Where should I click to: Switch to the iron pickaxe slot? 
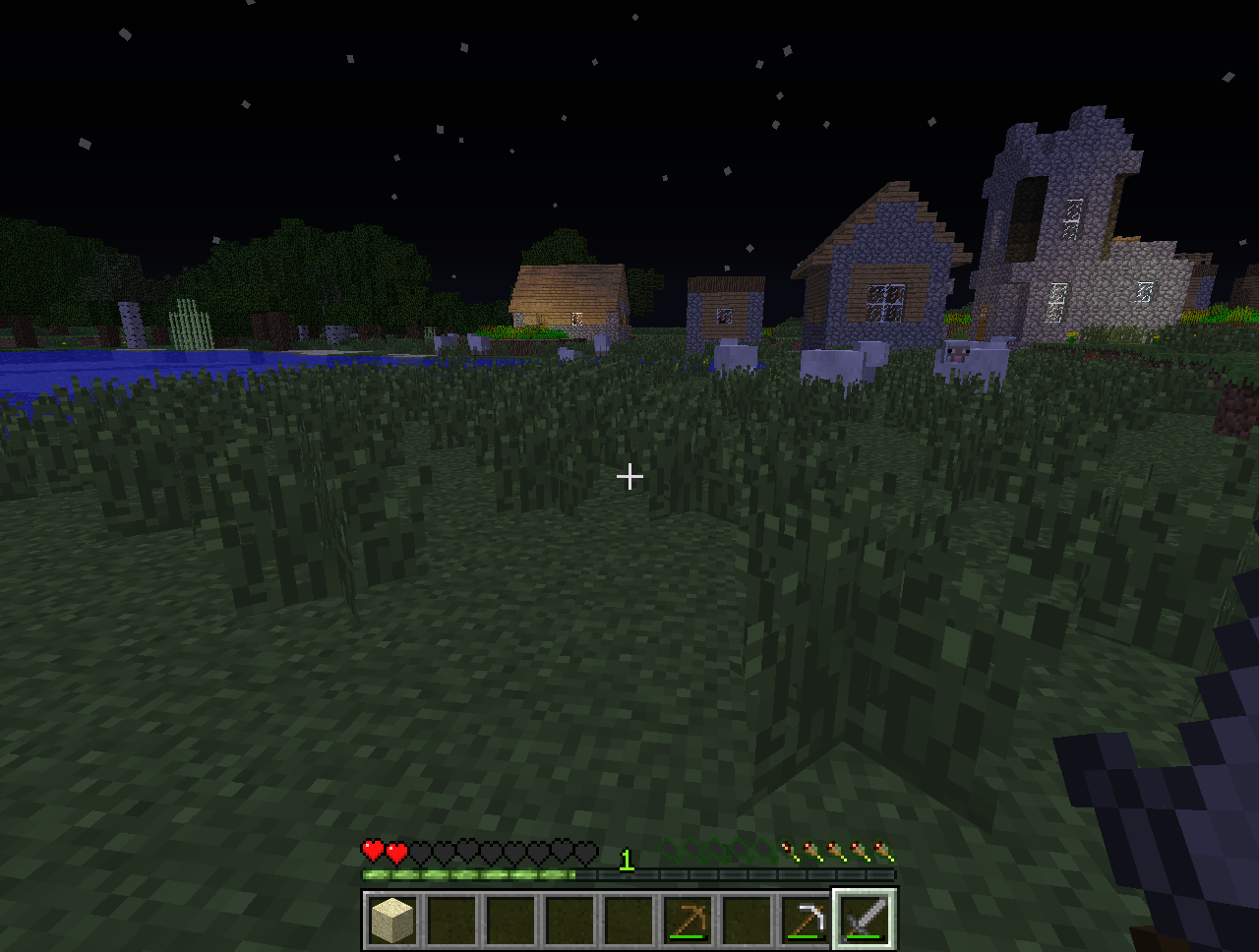806,922
